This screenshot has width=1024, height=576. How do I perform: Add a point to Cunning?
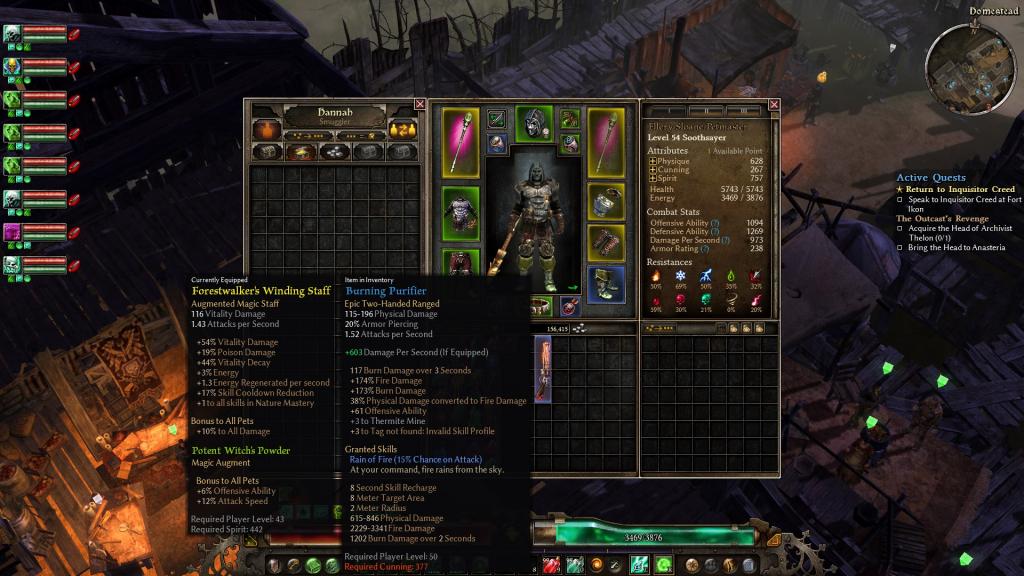click(x=653, y=170)
